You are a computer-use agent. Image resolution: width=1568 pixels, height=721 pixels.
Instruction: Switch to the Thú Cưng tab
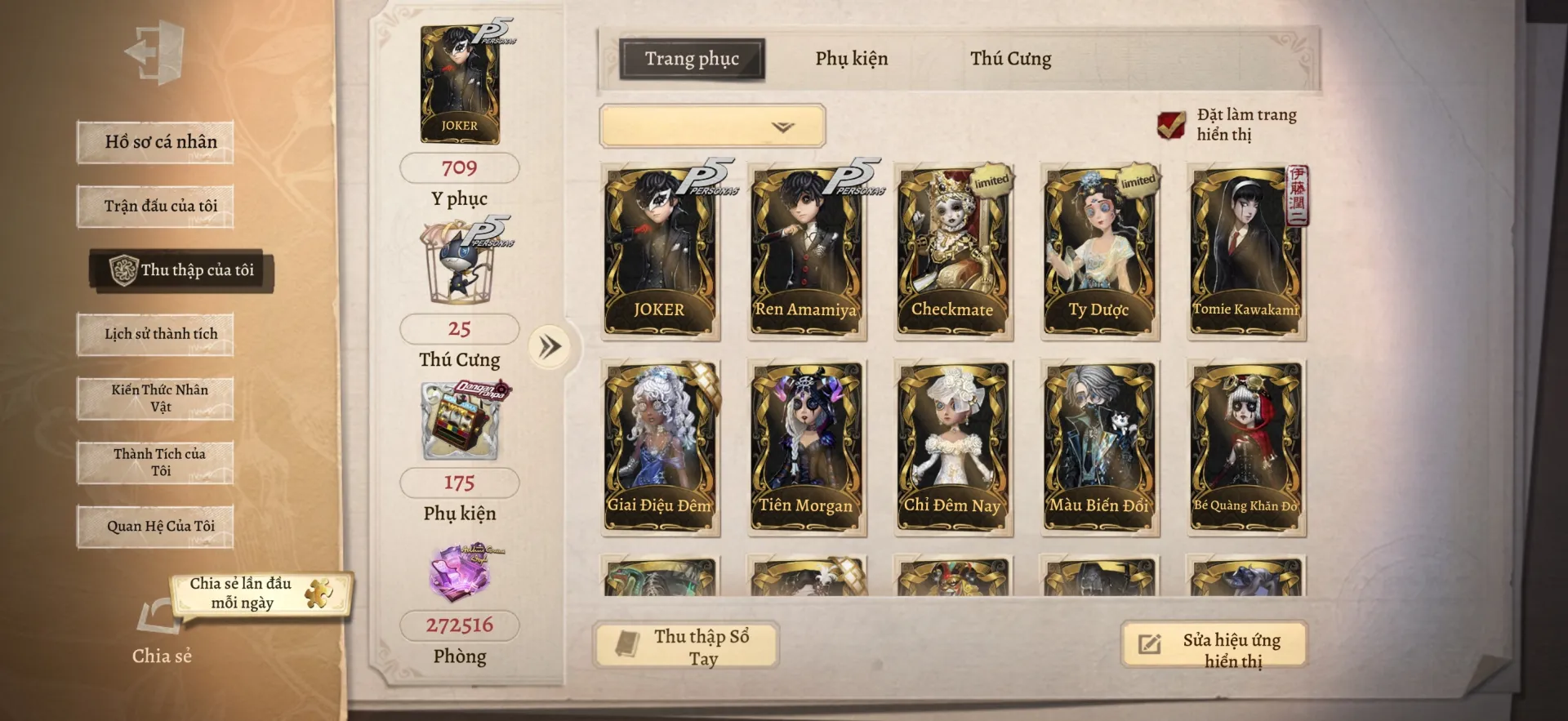point(1010,59)
